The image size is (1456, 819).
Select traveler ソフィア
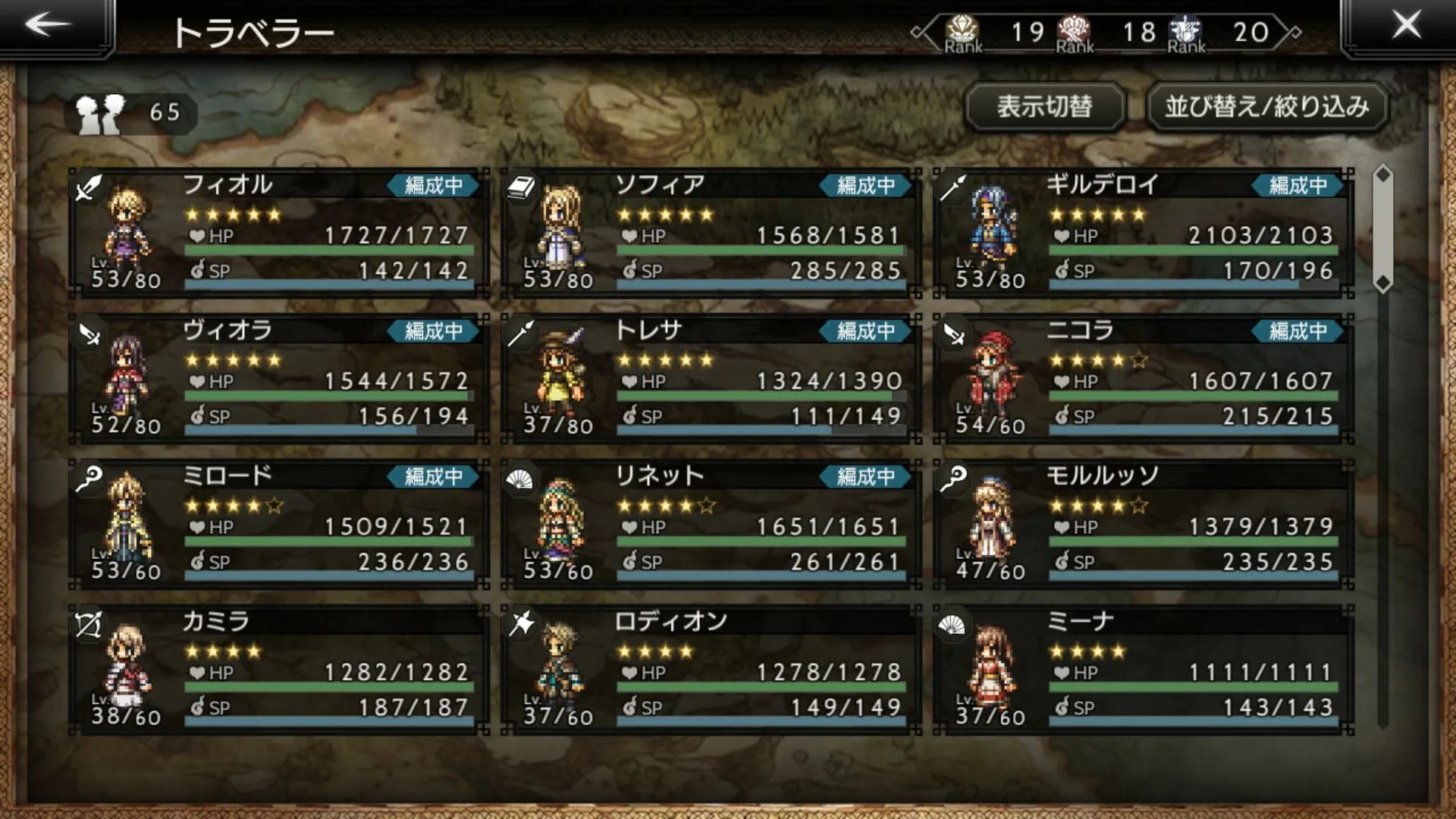pos(711,232)
